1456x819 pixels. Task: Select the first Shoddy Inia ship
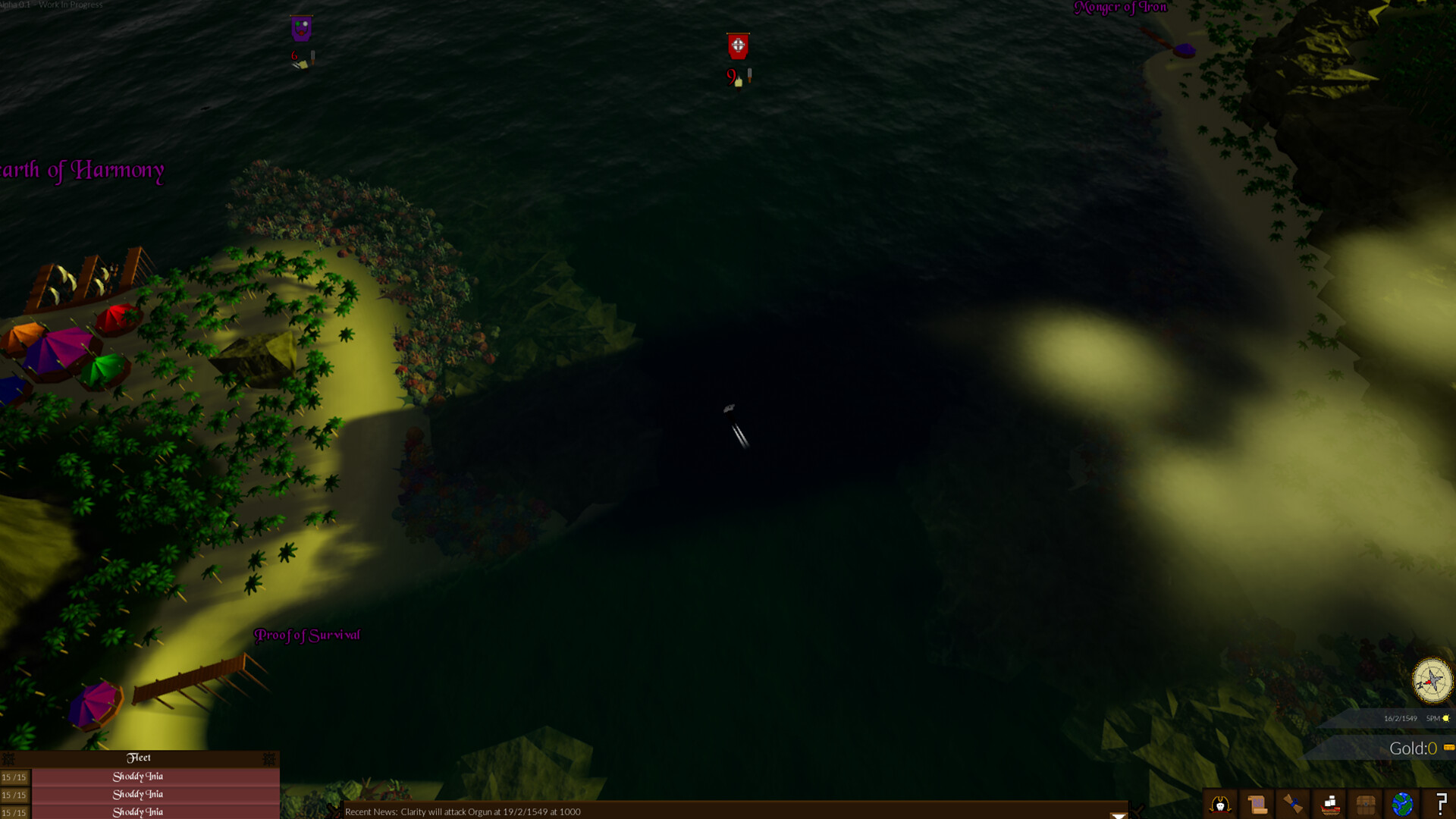click(x=138, y=776)
